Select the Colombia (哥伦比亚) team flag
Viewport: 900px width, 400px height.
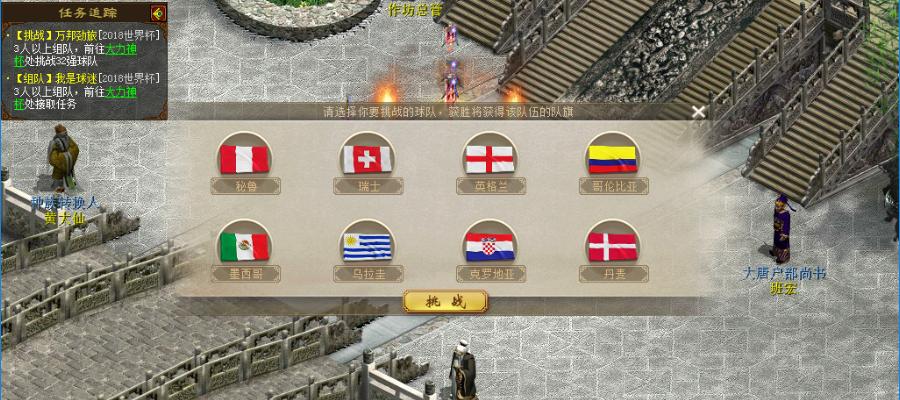(613, 158)
